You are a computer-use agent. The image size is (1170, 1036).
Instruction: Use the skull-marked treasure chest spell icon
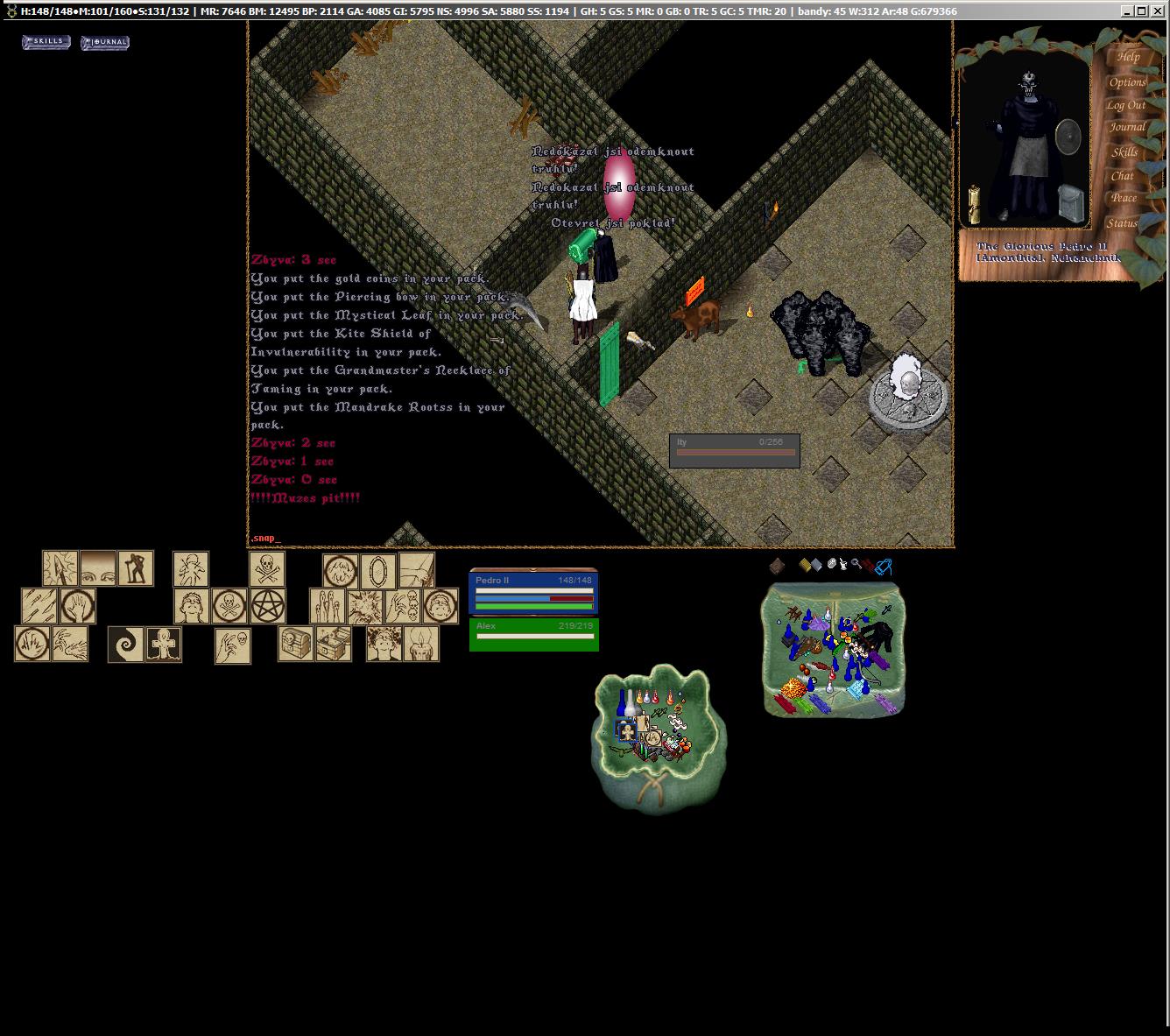296,644
